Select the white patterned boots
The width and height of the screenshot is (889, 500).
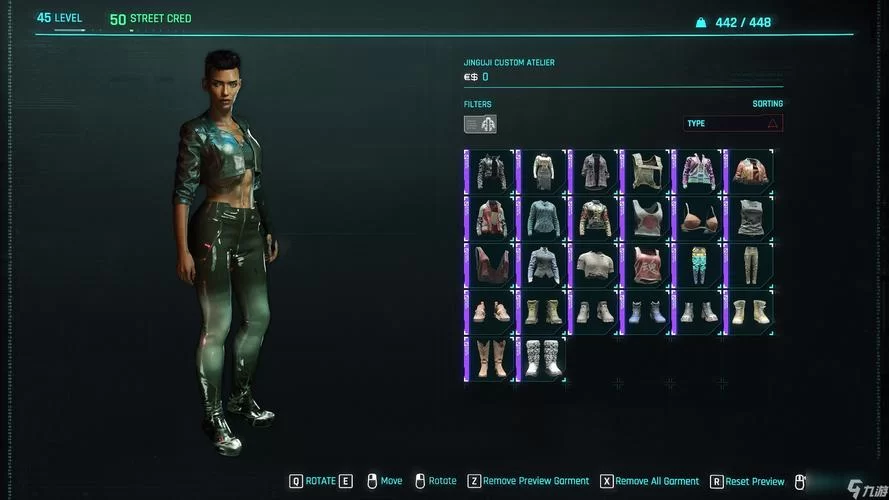[543, 359]
